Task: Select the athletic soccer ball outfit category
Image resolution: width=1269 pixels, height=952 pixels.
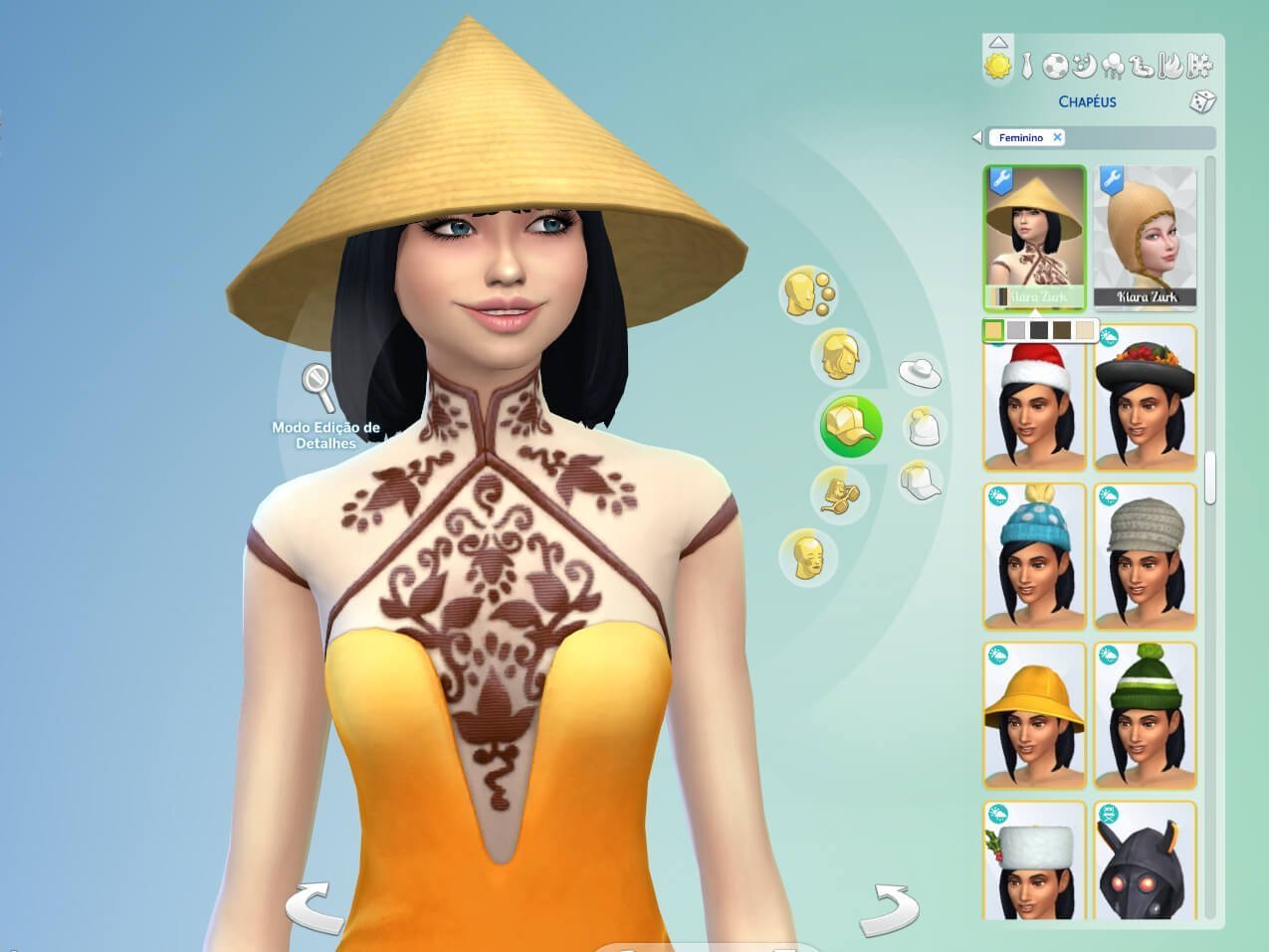Action: (1055, 66)
